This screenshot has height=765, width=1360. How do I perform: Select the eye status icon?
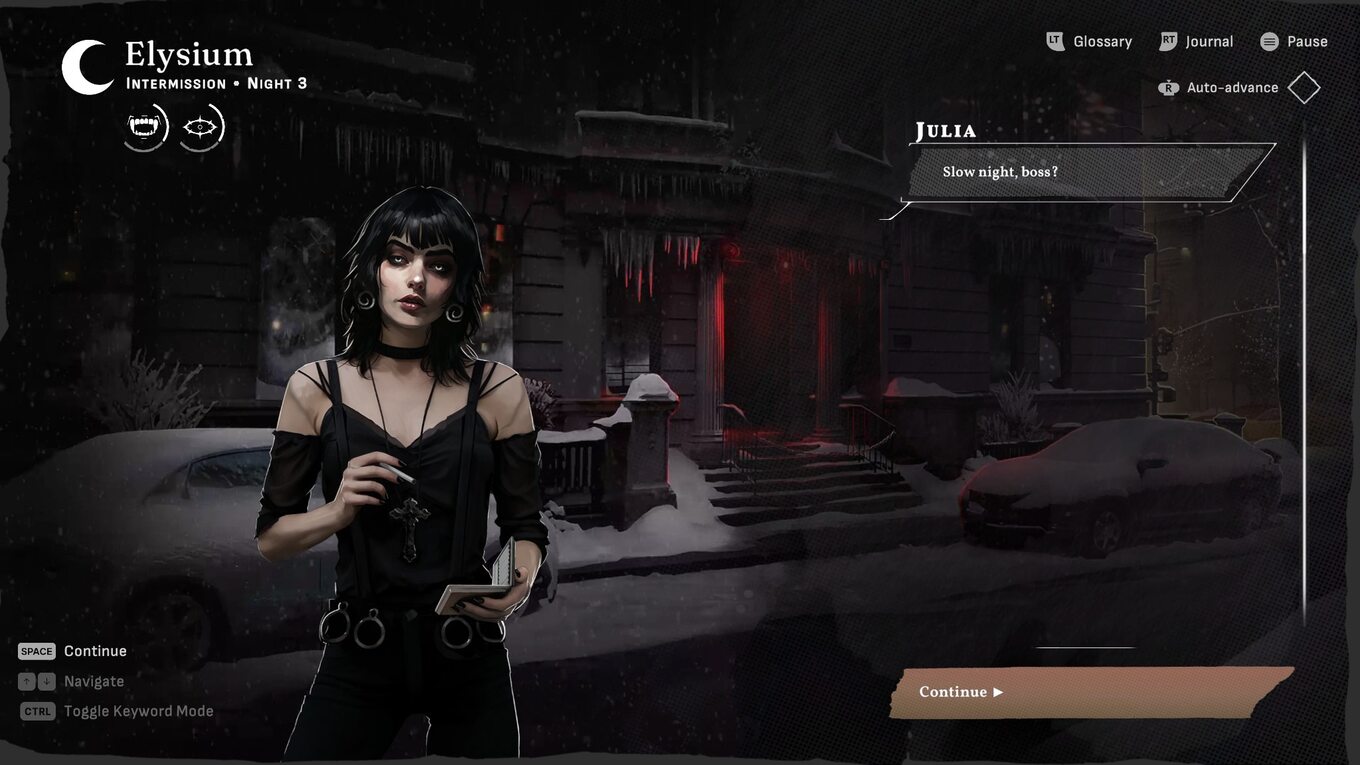point(201,127)
